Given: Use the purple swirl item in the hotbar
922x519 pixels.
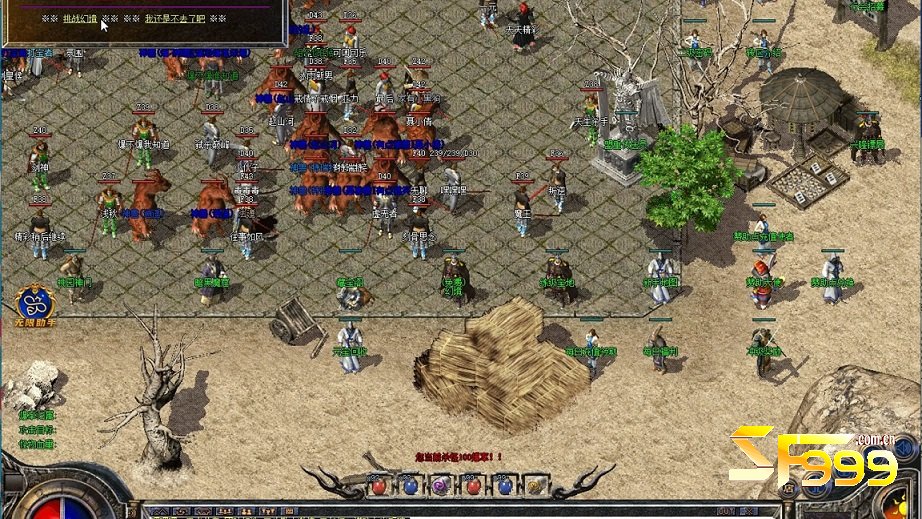Looking at the screenshot, I should tap(441, 486).
